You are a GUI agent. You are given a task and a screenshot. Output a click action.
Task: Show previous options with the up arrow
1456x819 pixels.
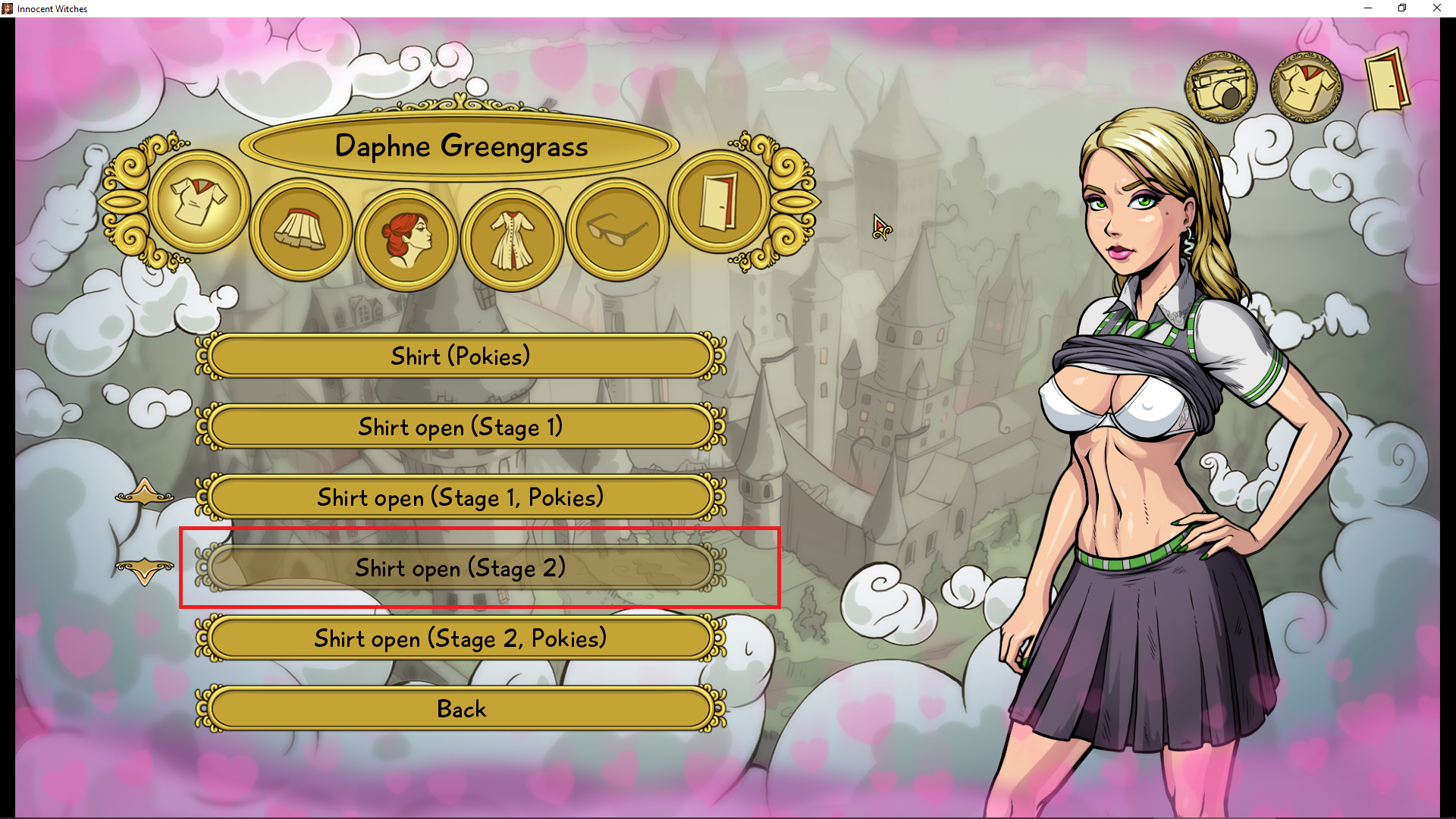(x=144, y=493)
